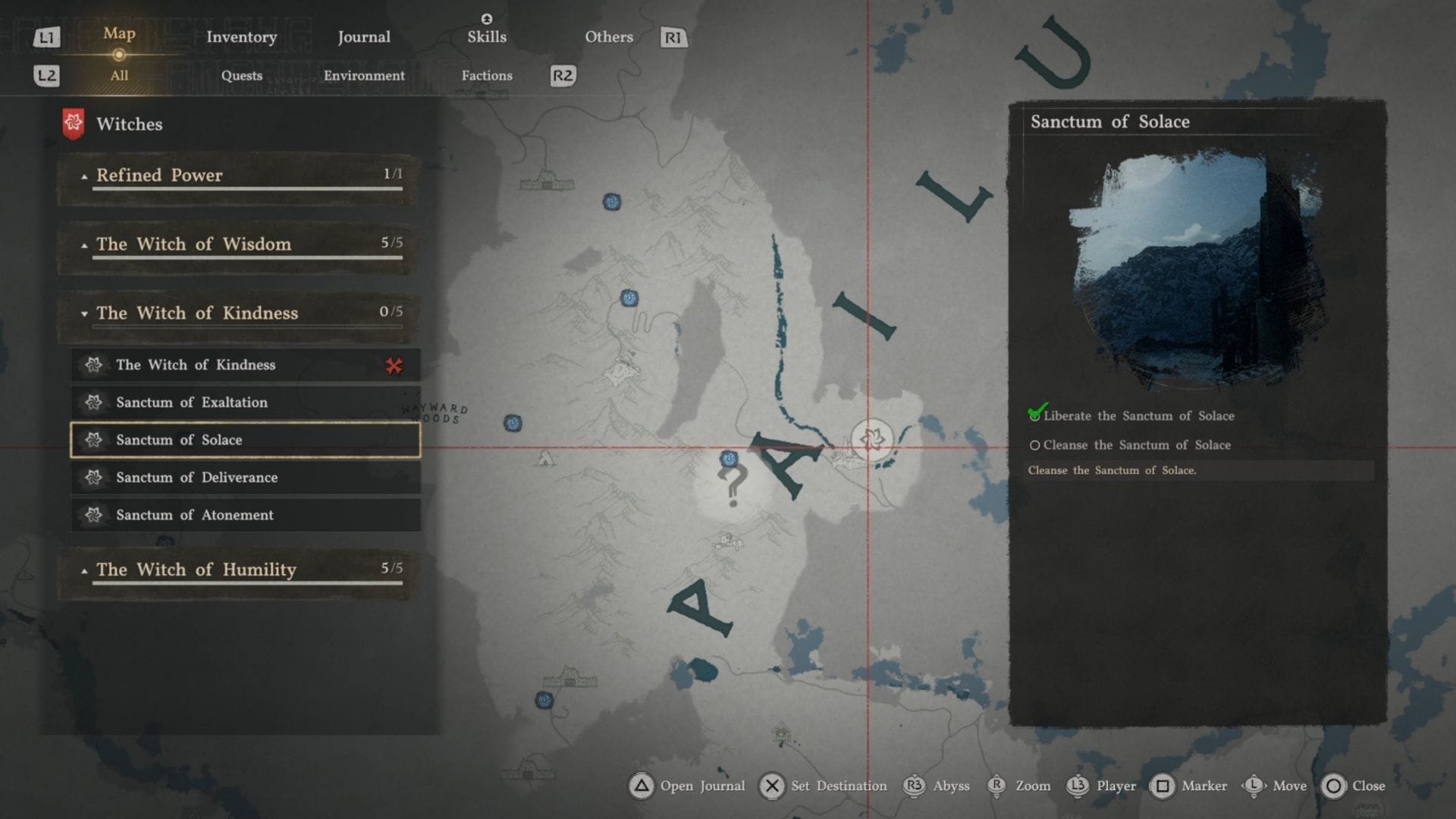Screen dimensions: 1456x819
Task: Choose the Sanctum of Exaltation entry
Action: [x=245, y=403]
